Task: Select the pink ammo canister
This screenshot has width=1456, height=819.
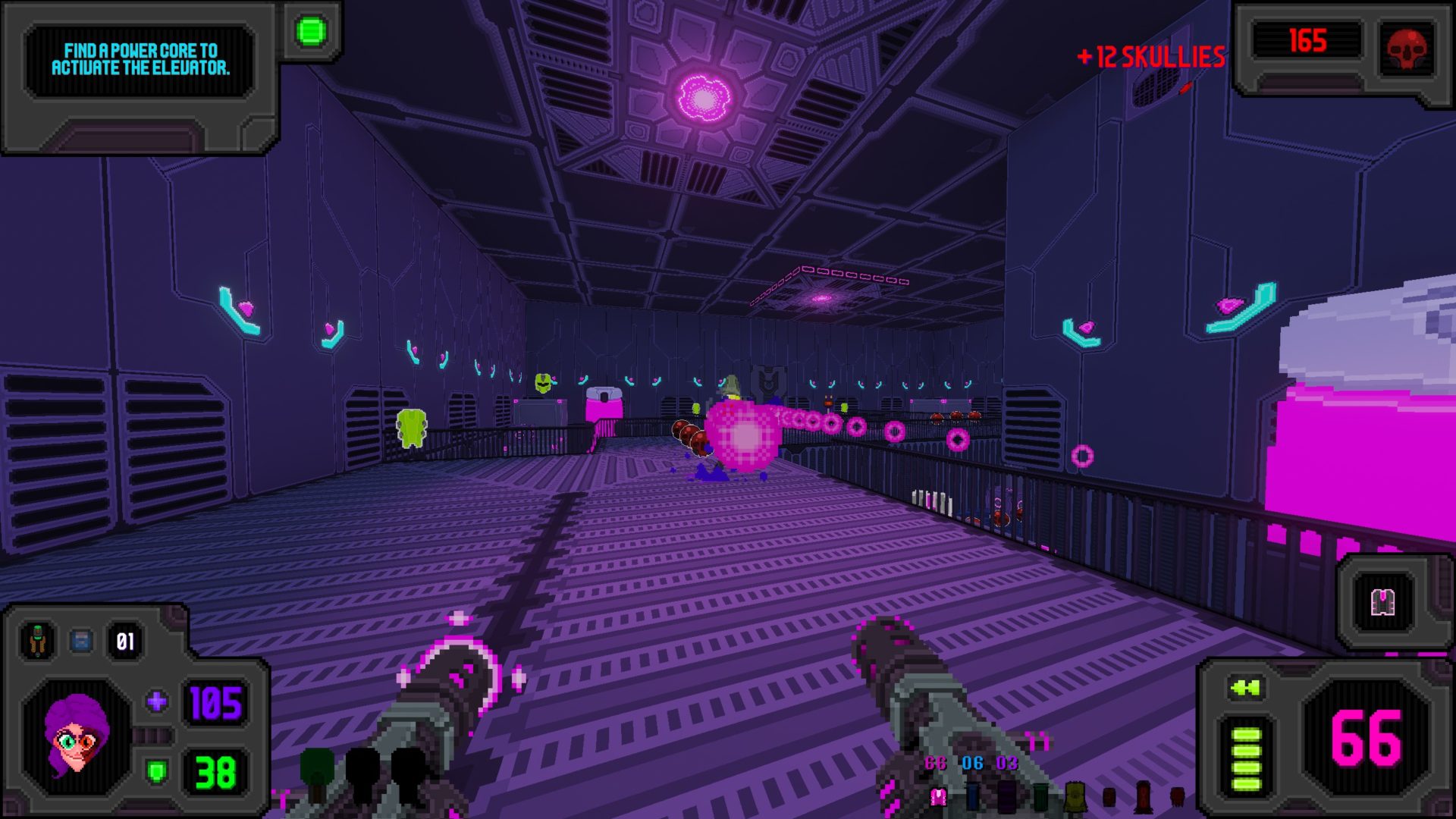Action: (x=938, y=796)
